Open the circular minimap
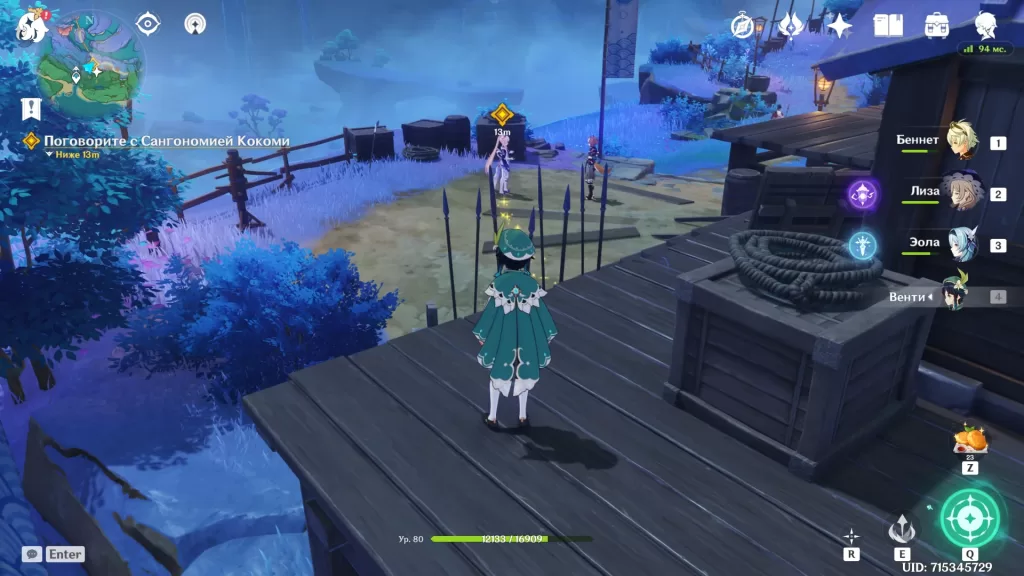1024x576 pixels. [90, 66]
